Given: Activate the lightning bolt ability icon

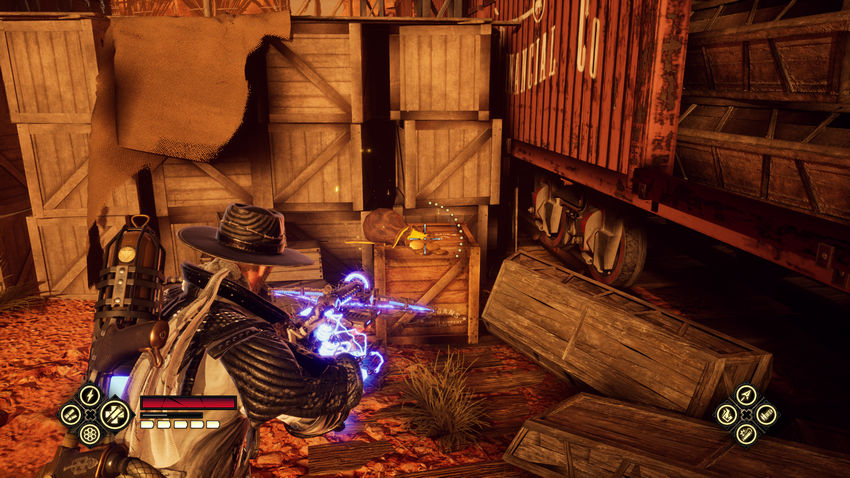Looking at the screenshot, I should 90,396.
